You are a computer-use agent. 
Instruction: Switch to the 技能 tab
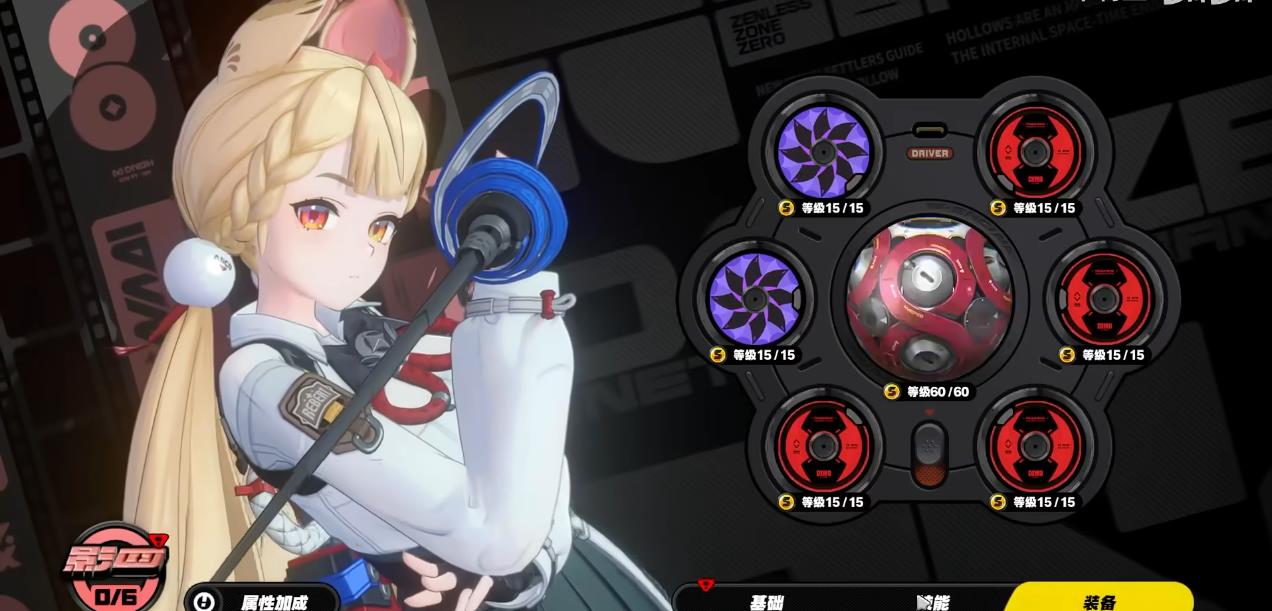click(x=932, y=601)
